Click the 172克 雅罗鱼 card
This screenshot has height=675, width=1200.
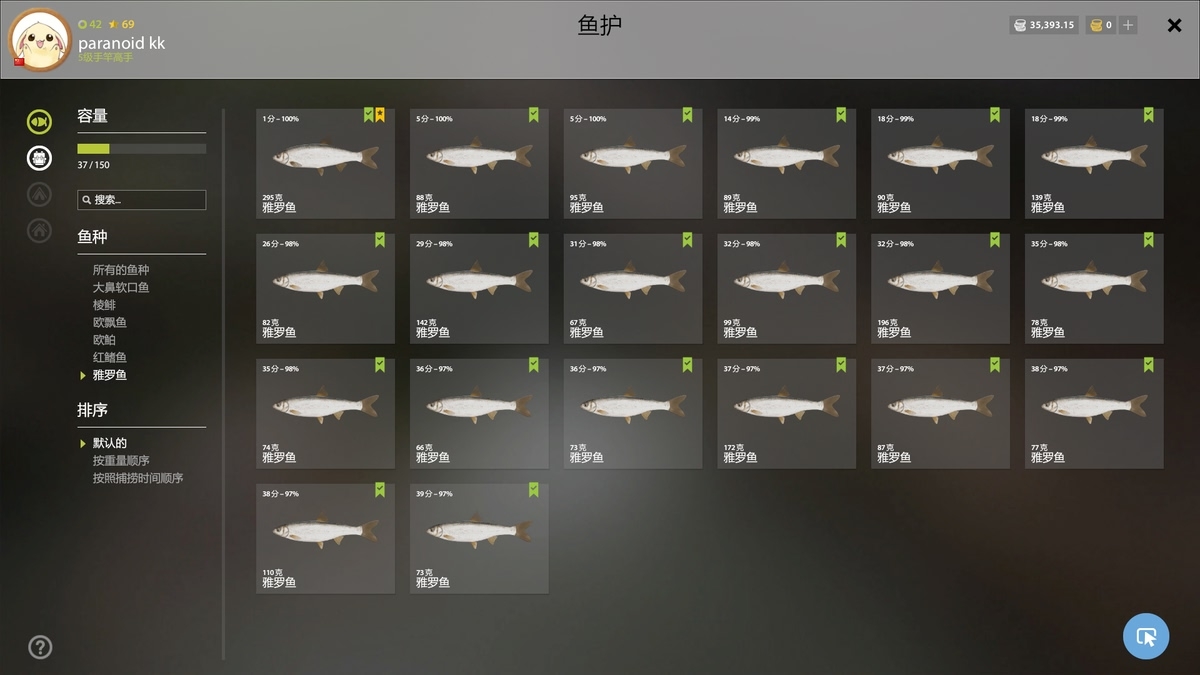786,413
